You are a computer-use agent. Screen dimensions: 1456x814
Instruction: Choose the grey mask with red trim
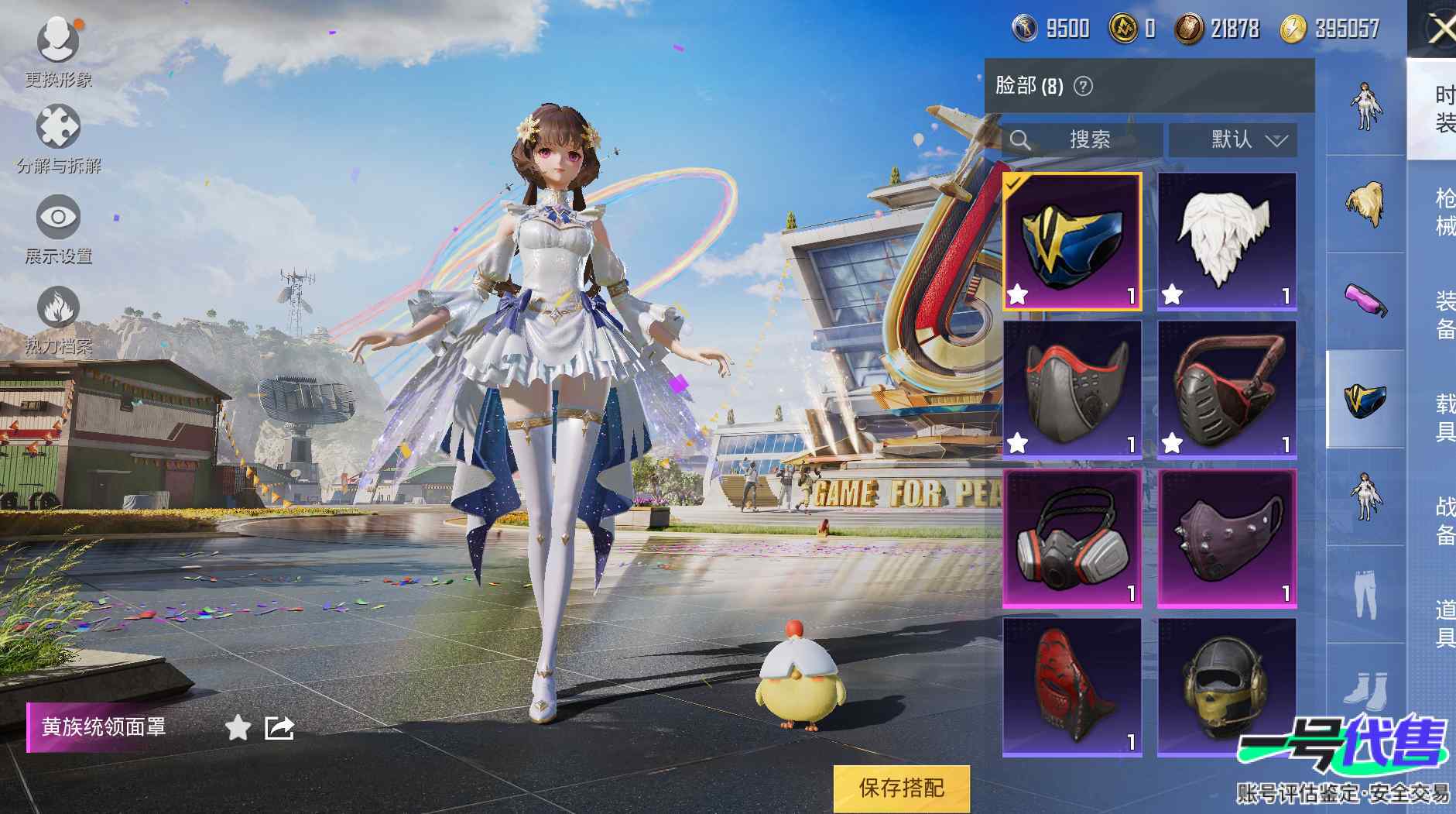coord(1072,389)
